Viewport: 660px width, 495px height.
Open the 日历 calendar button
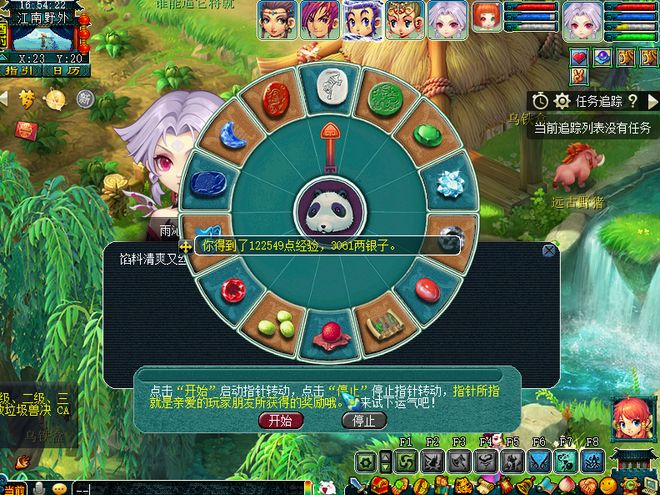coord(65,71)
